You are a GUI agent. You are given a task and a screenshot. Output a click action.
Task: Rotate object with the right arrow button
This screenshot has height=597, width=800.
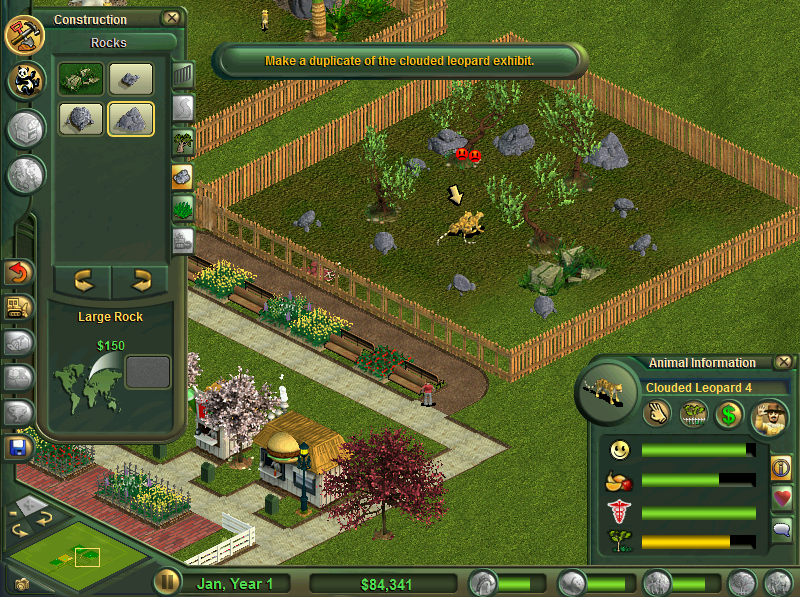coord(142,279)
